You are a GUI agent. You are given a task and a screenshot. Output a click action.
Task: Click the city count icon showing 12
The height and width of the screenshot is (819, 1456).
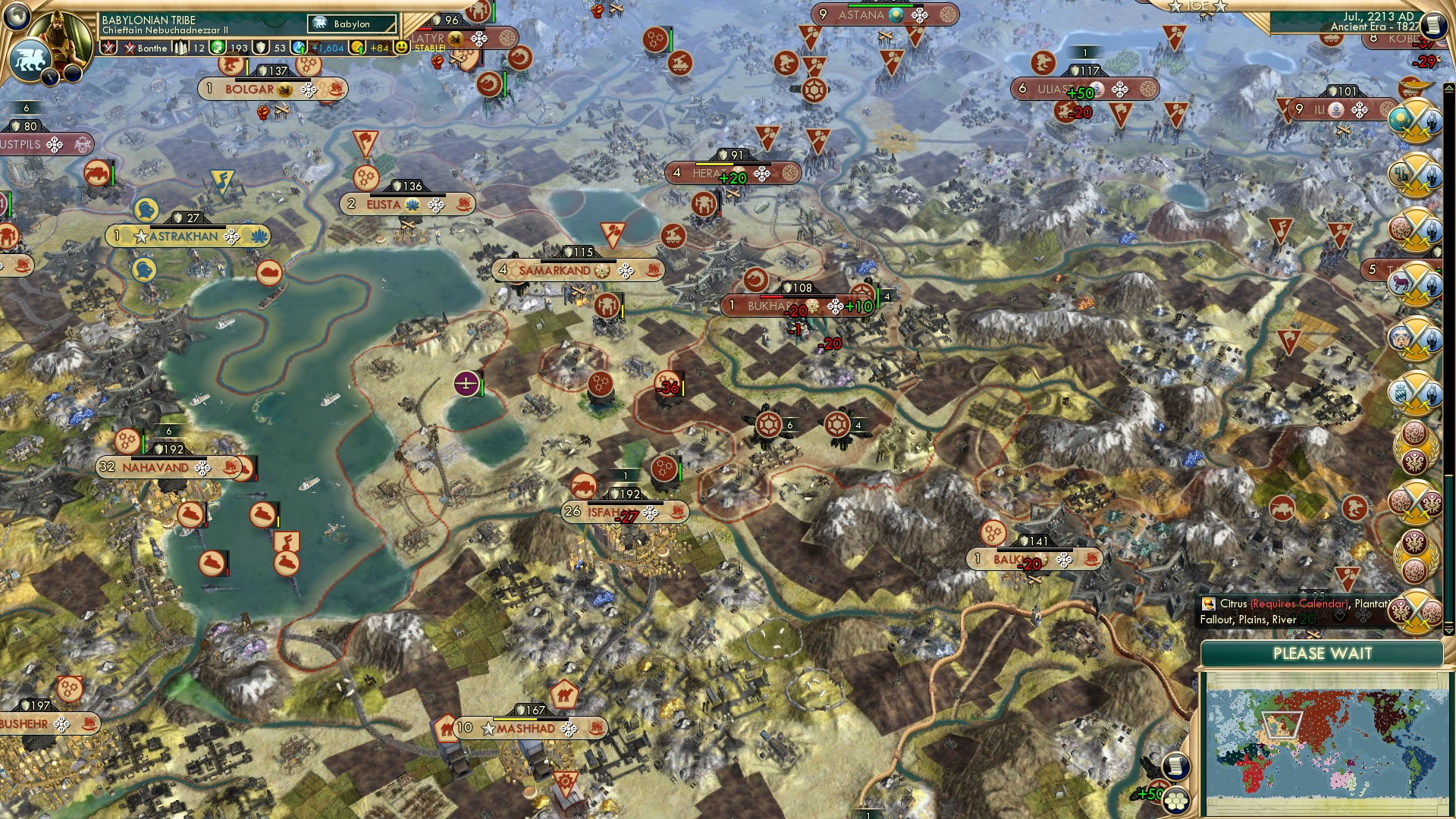point(180,48)
